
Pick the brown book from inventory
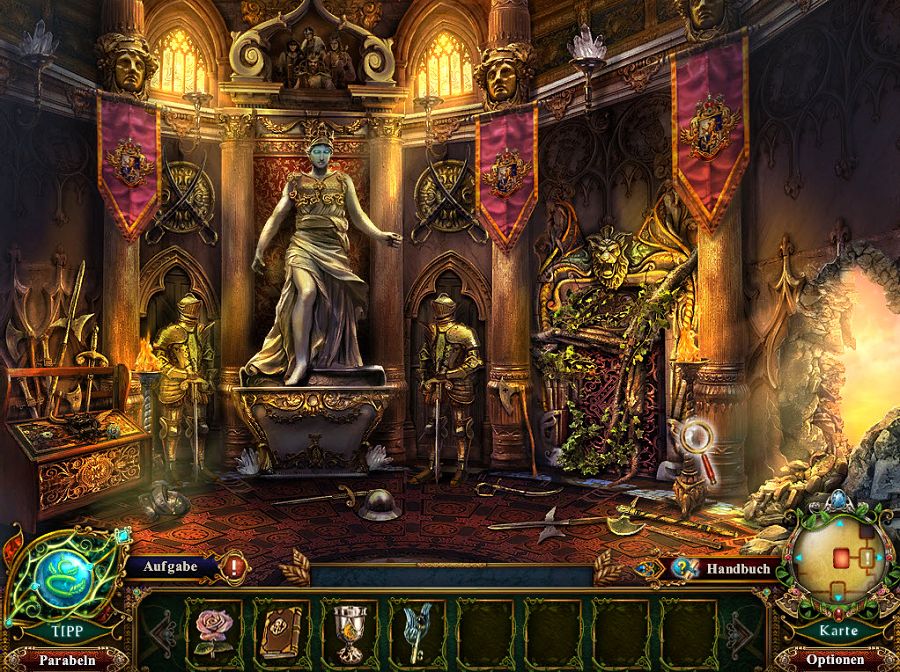click(x=281, y=629)
